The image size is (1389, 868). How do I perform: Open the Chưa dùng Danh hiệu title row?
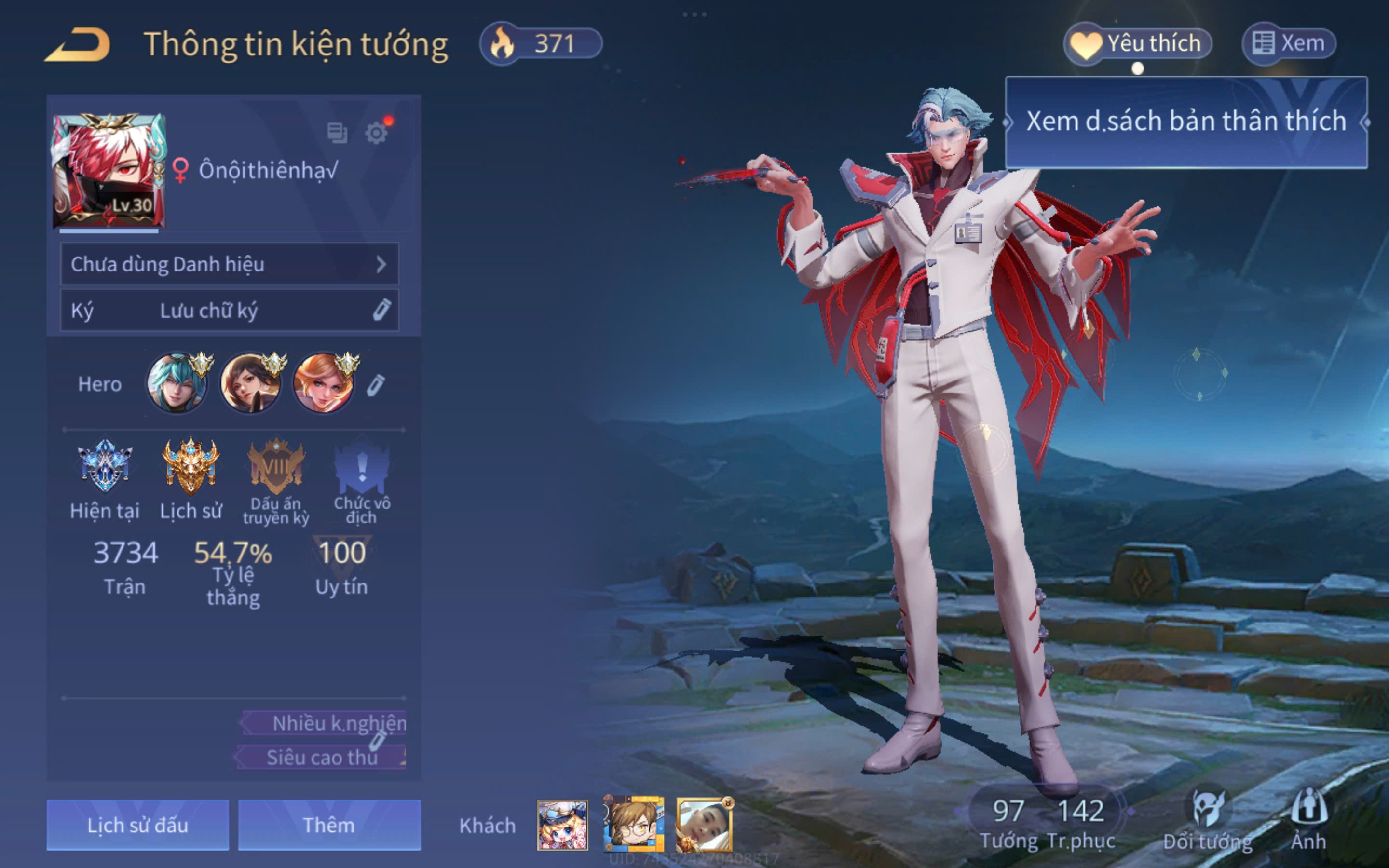(x=229, y=264)
